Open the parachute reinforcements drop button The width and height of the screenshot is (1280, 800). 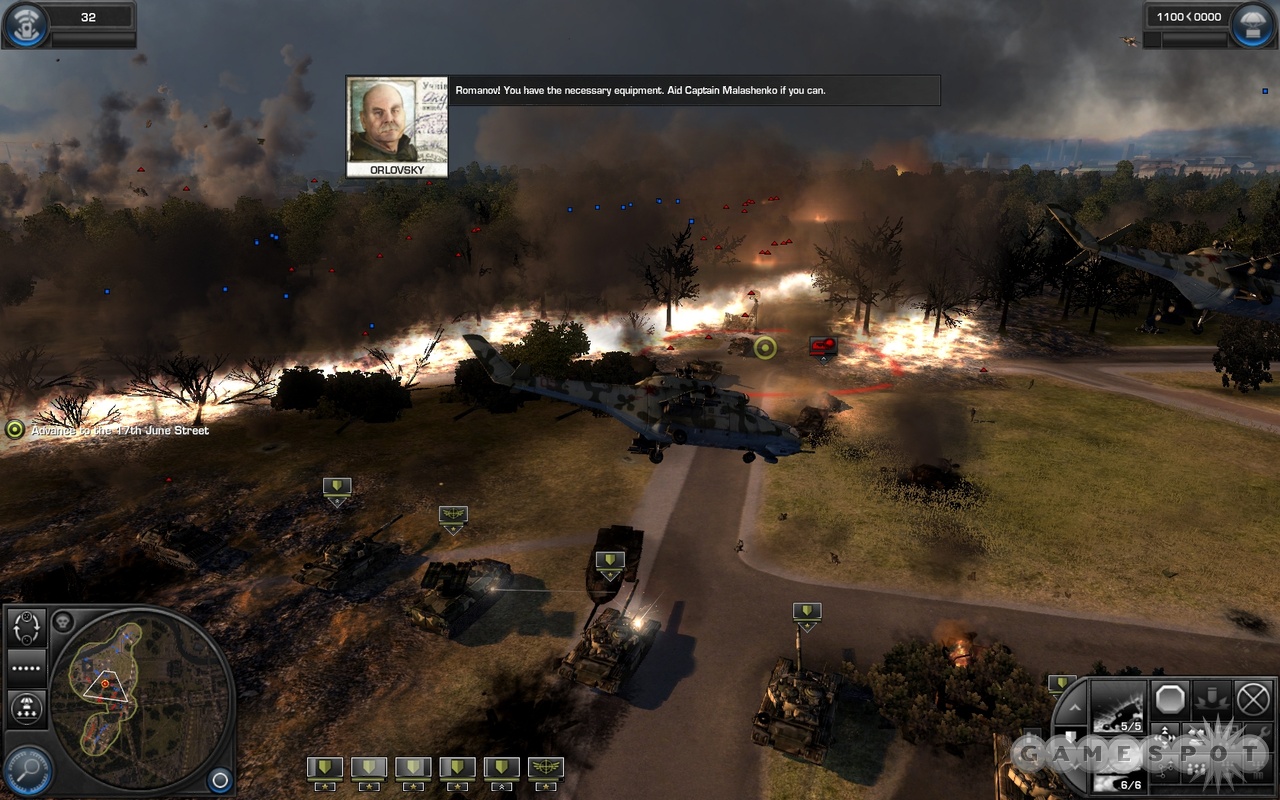tap(27, 708)
